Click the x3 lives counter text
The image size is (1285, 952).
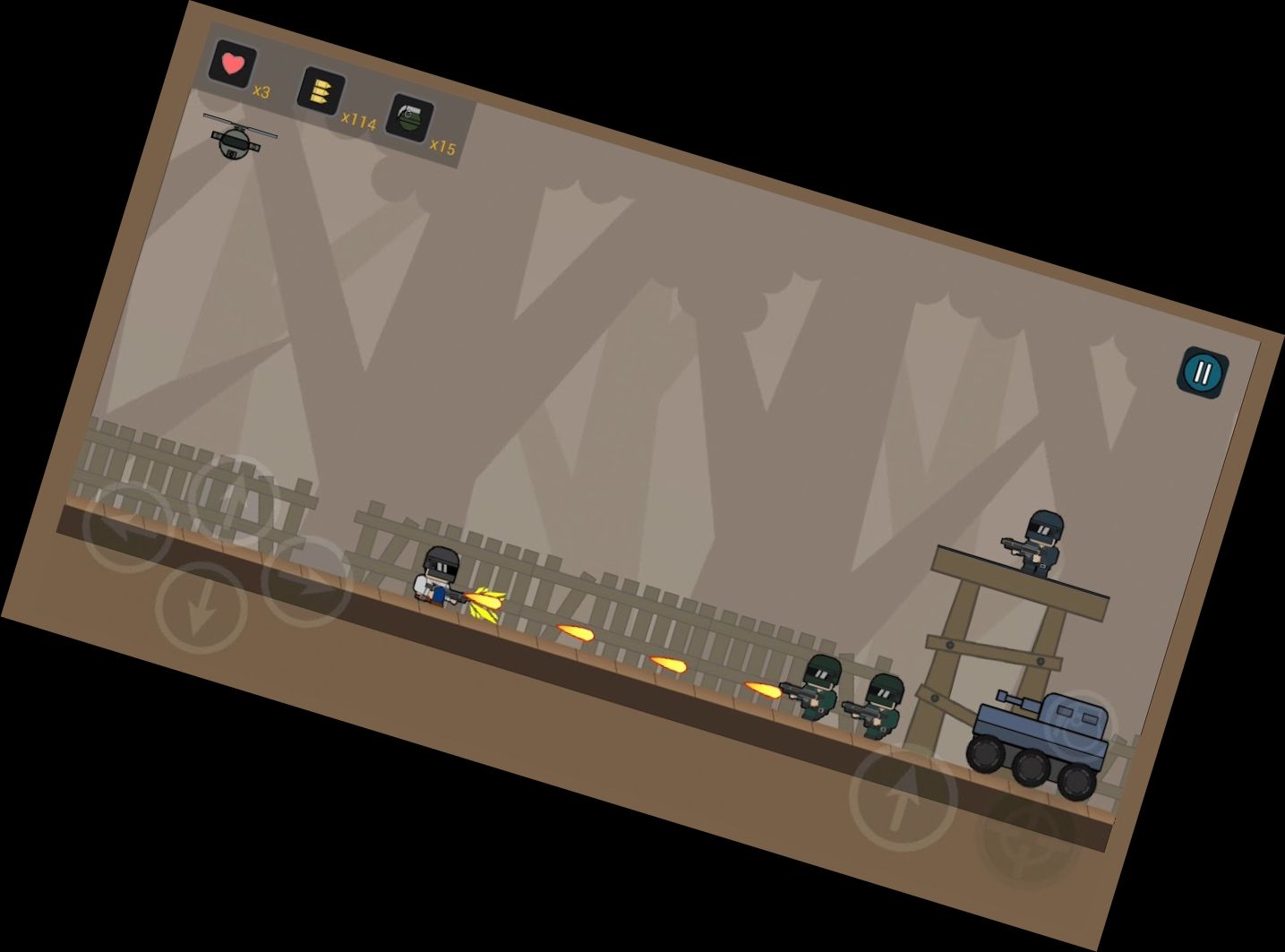tap(261, 91)
